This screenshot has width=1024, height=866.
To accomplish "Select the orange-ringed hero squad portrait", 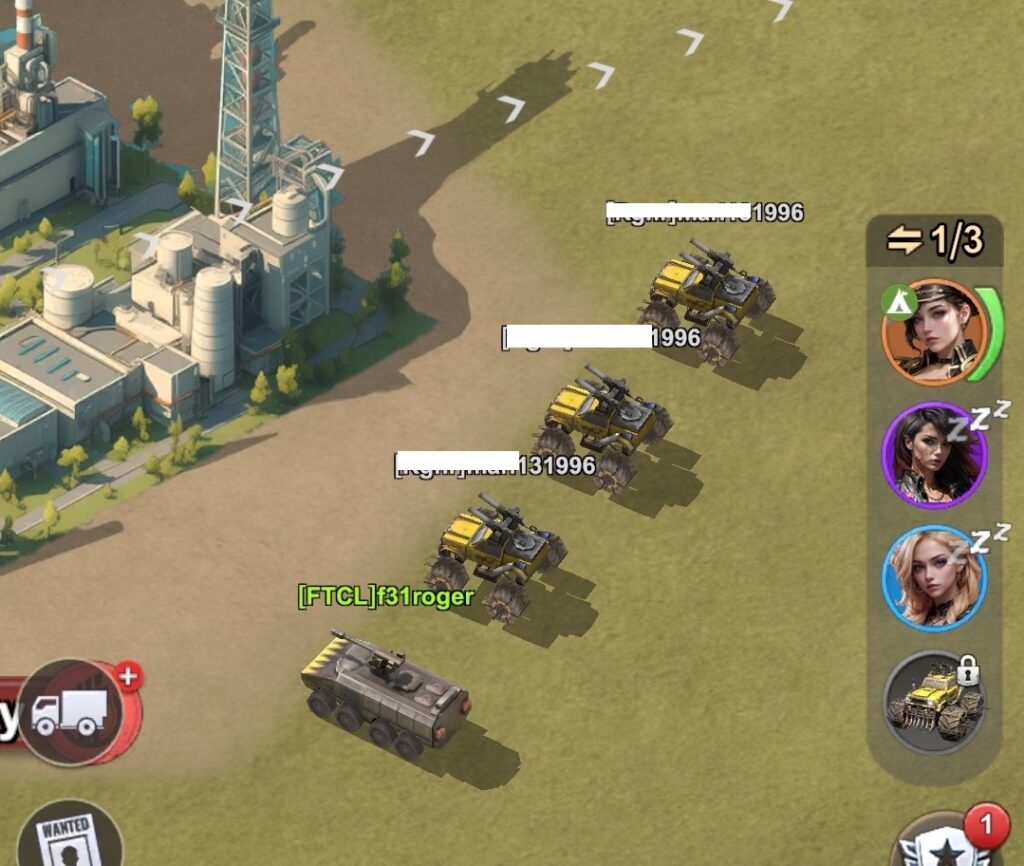I will coord(934,333).
